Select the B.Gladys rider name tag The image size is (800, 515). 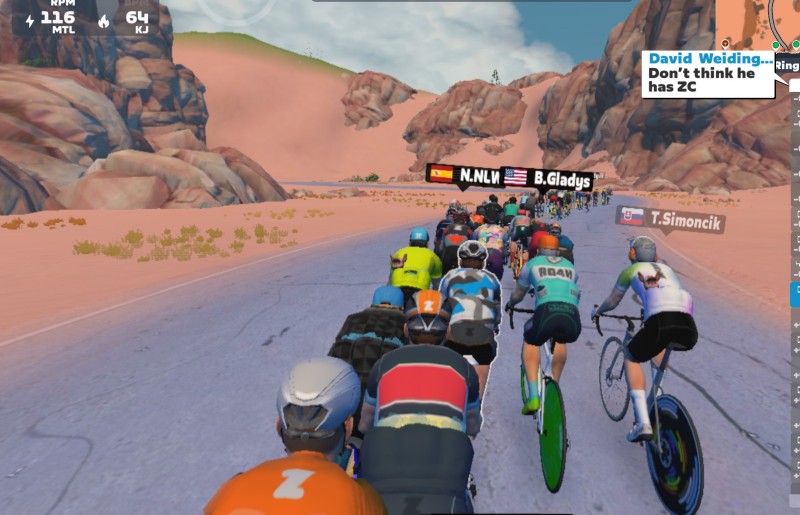[x=546, y=178]
